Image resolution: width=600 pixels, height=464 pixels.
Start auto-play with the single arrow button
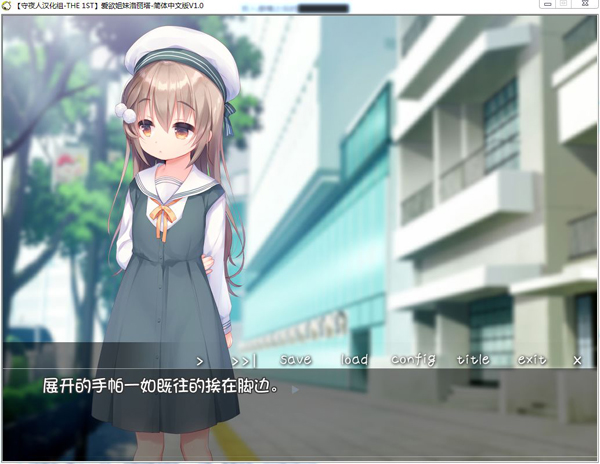[200, 360]
